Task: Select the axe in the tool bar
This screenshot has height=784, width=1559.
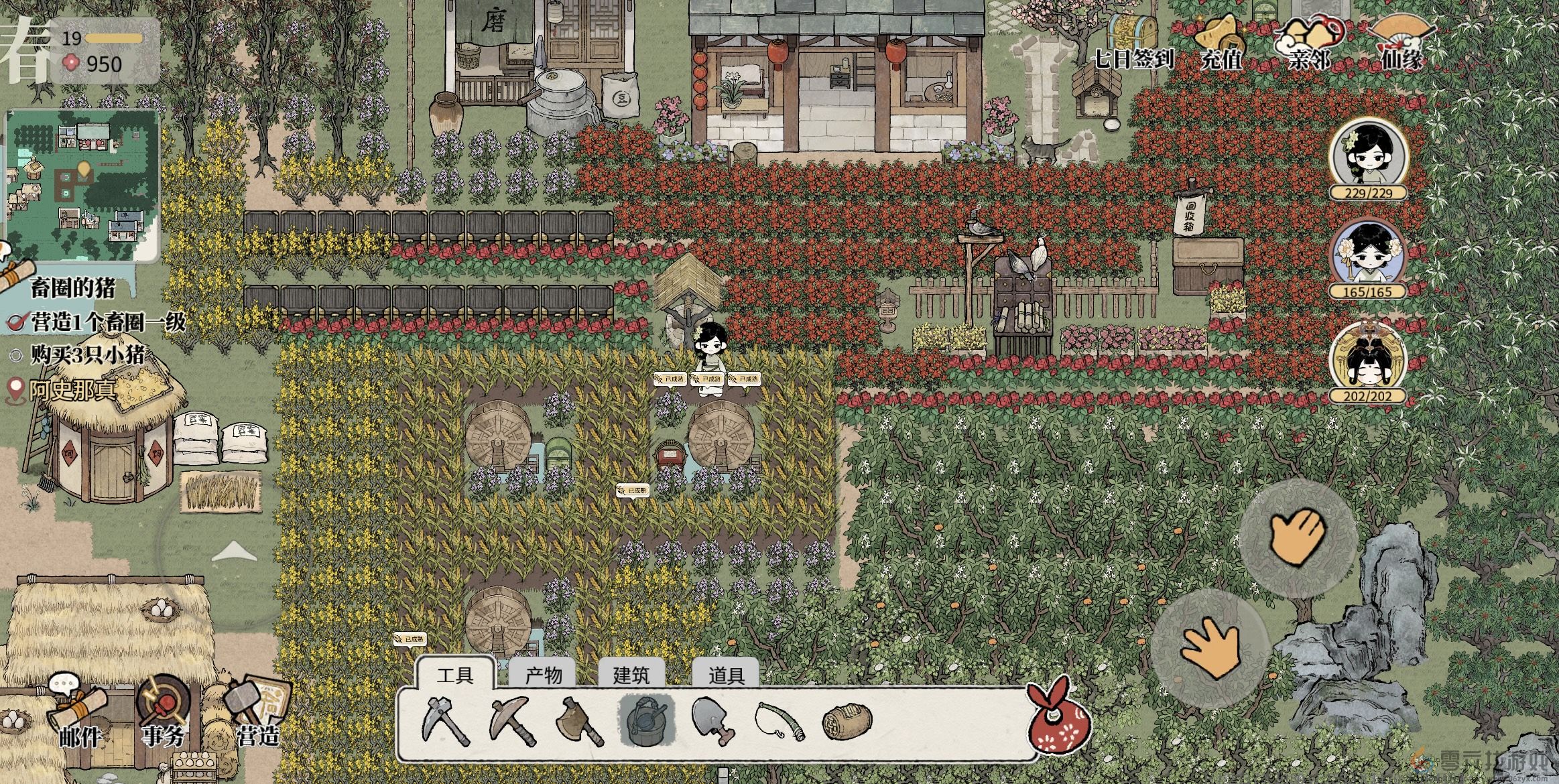Action: [580, 721]
